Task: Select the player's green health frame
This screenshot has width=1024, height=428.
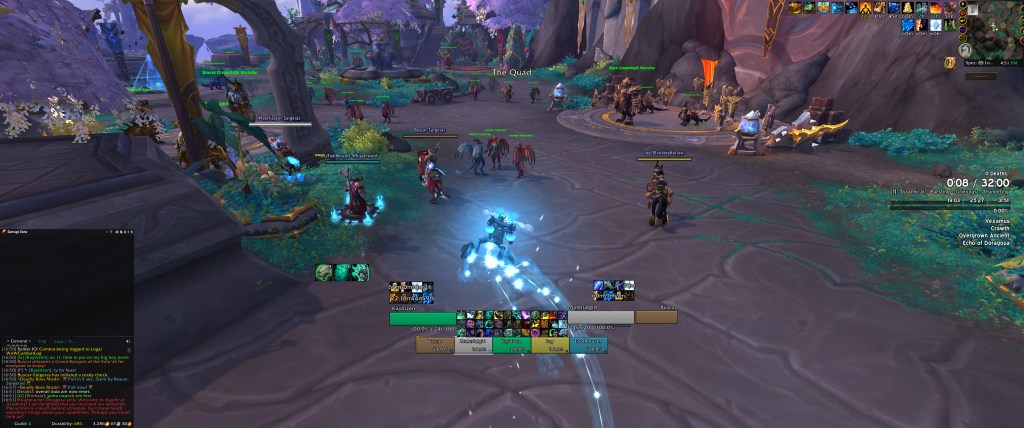Action: coord(422,318)
